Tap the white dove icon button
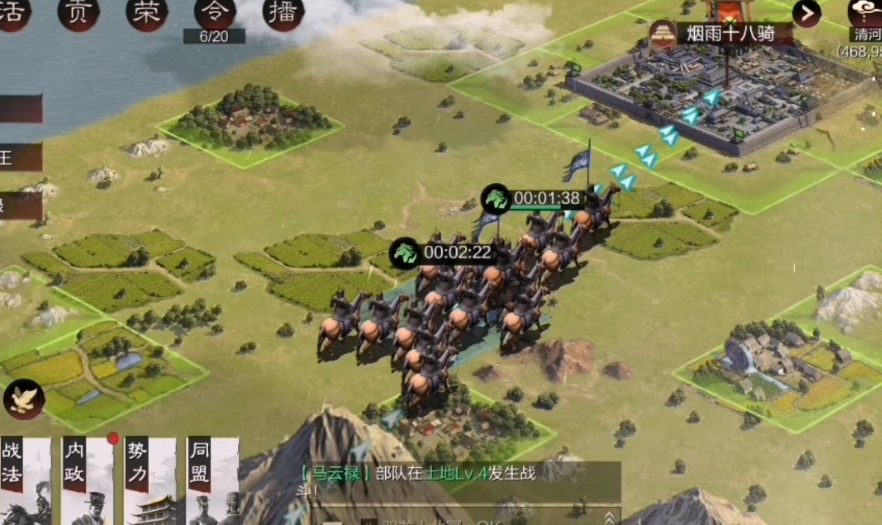 [x=23, y=399]
